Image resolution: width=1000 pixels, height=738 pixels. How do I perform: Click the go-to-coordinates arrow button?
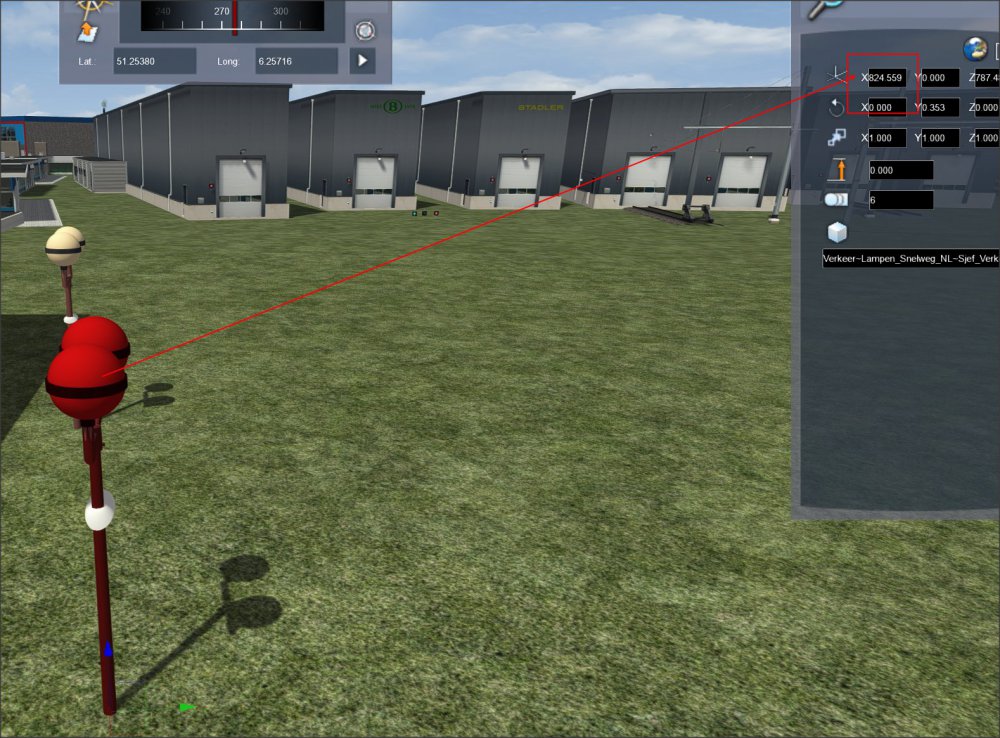(x=362, y=61)
